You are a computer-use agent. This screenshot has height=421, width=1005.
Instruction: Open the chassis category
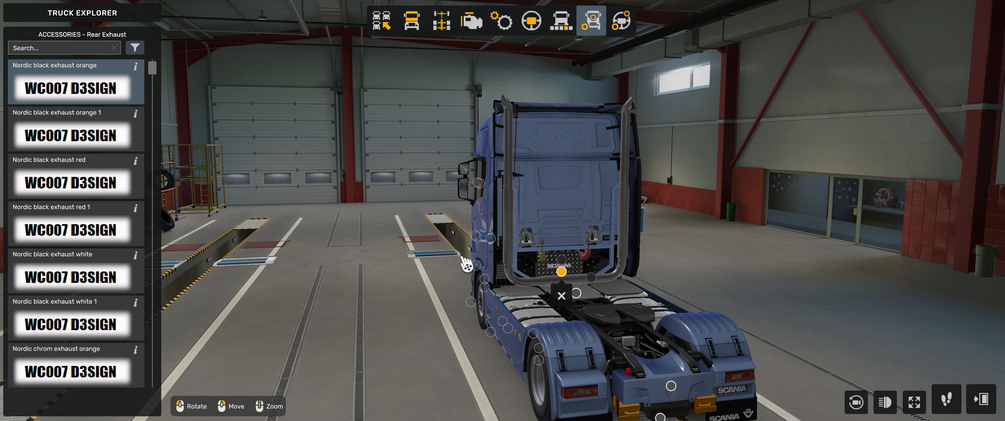coord(441,21)
